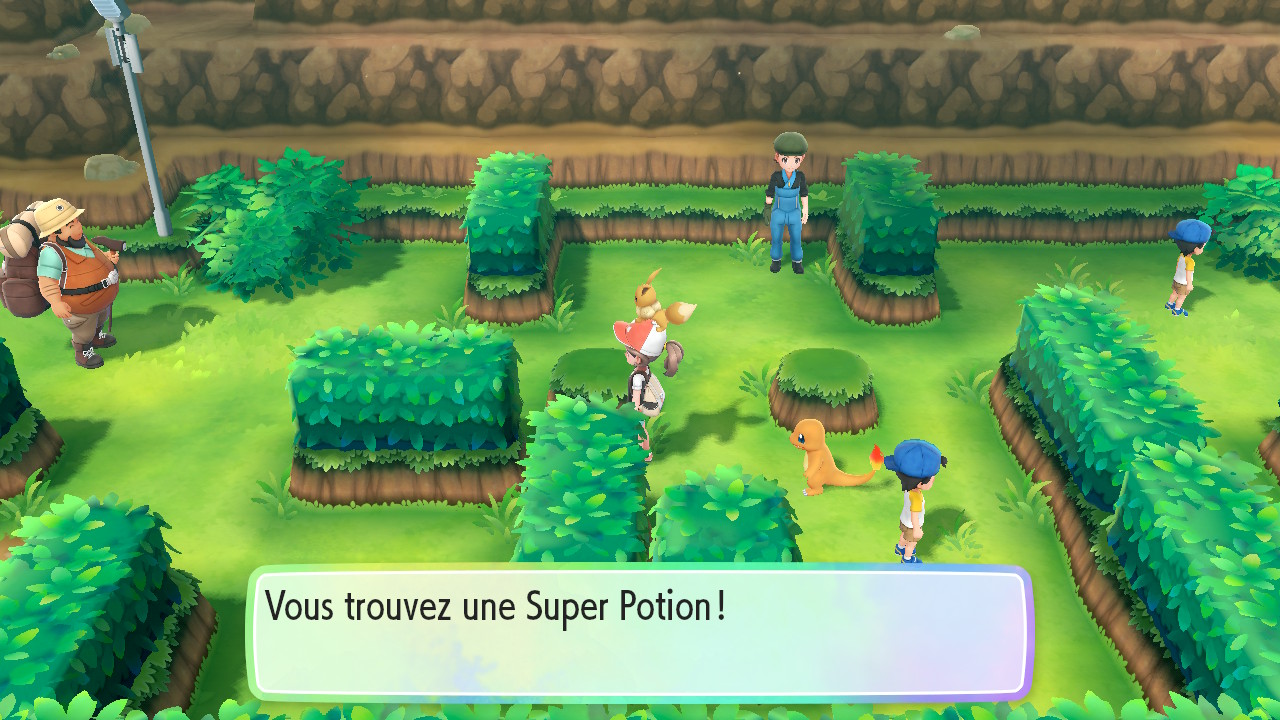The width and height of the screenshot is (1280, 720).
Task: Dismiss the Super Potion found message box
Action: pyautogui.click(x=640, y=632)
